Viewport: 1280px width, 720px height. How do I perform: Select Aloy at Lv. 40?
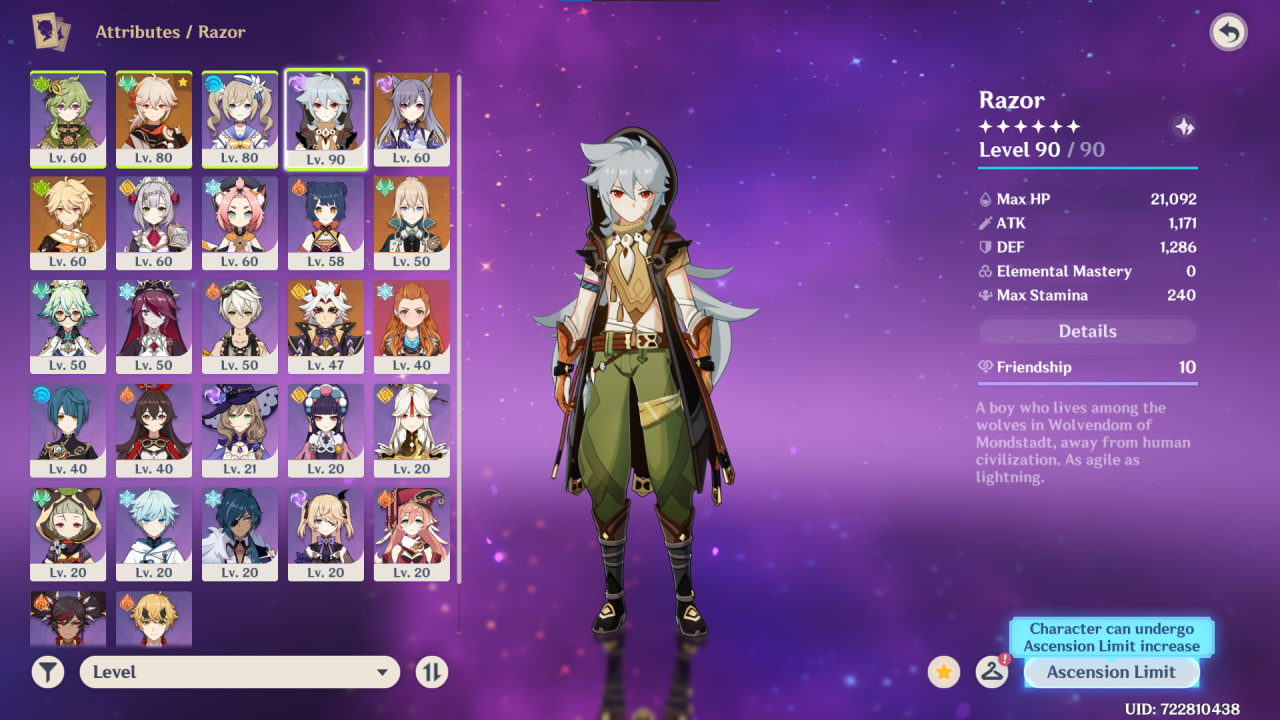pyautogui.click(x=412, y=326)
